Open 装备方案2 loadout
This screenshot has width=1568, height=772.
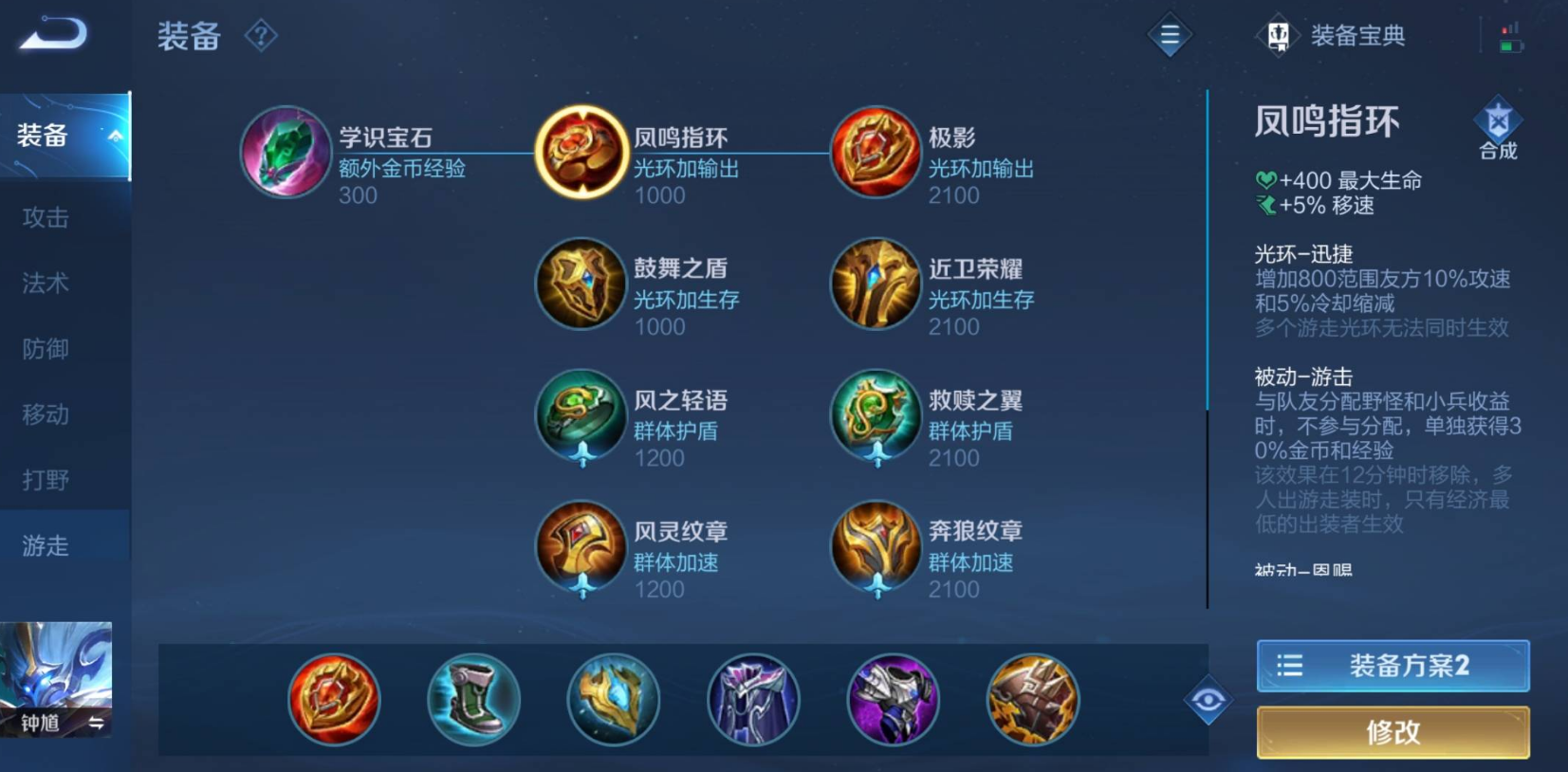pos(1392,666)
